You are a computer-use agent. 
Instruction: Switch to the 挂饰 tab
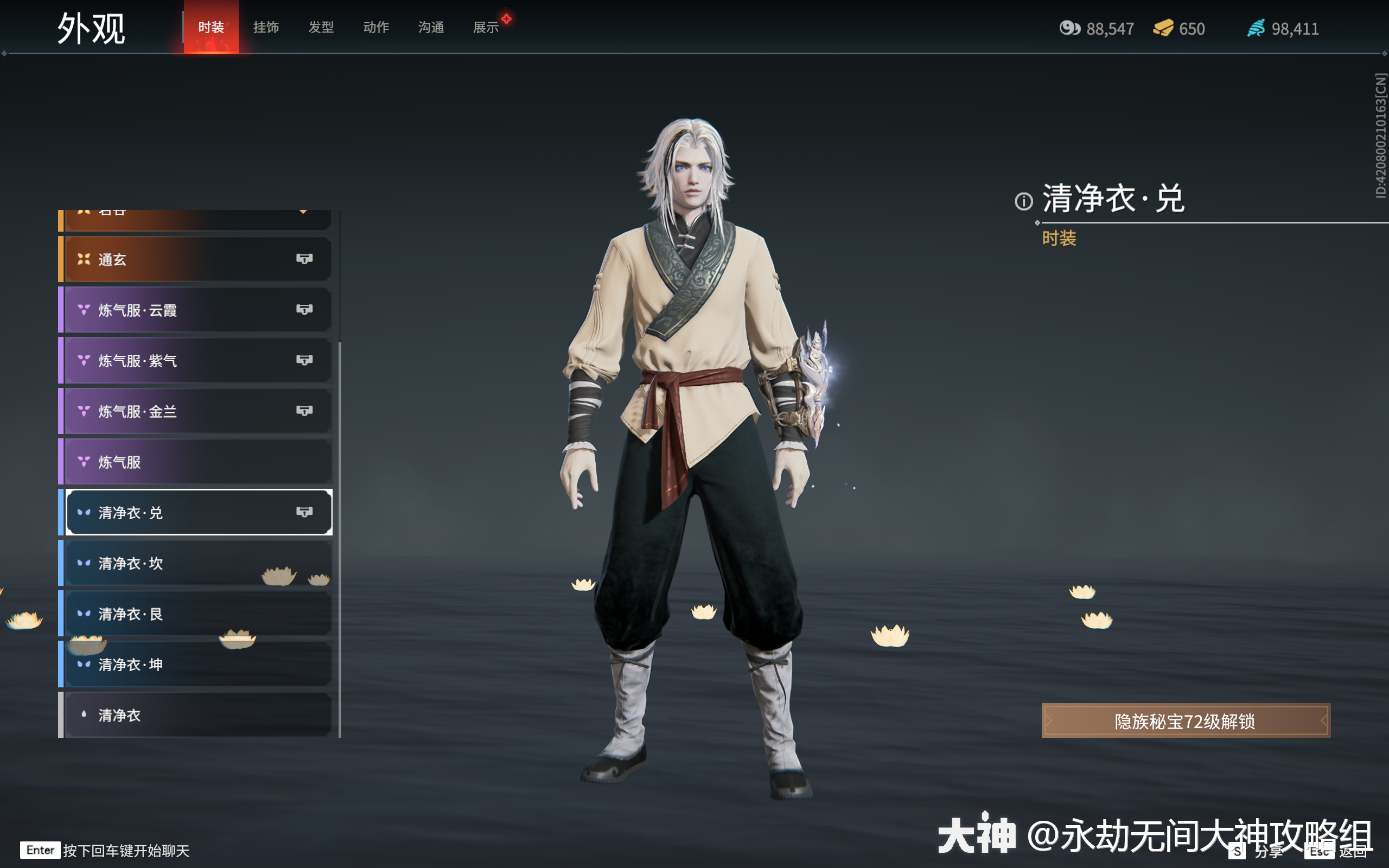point(266,27)
